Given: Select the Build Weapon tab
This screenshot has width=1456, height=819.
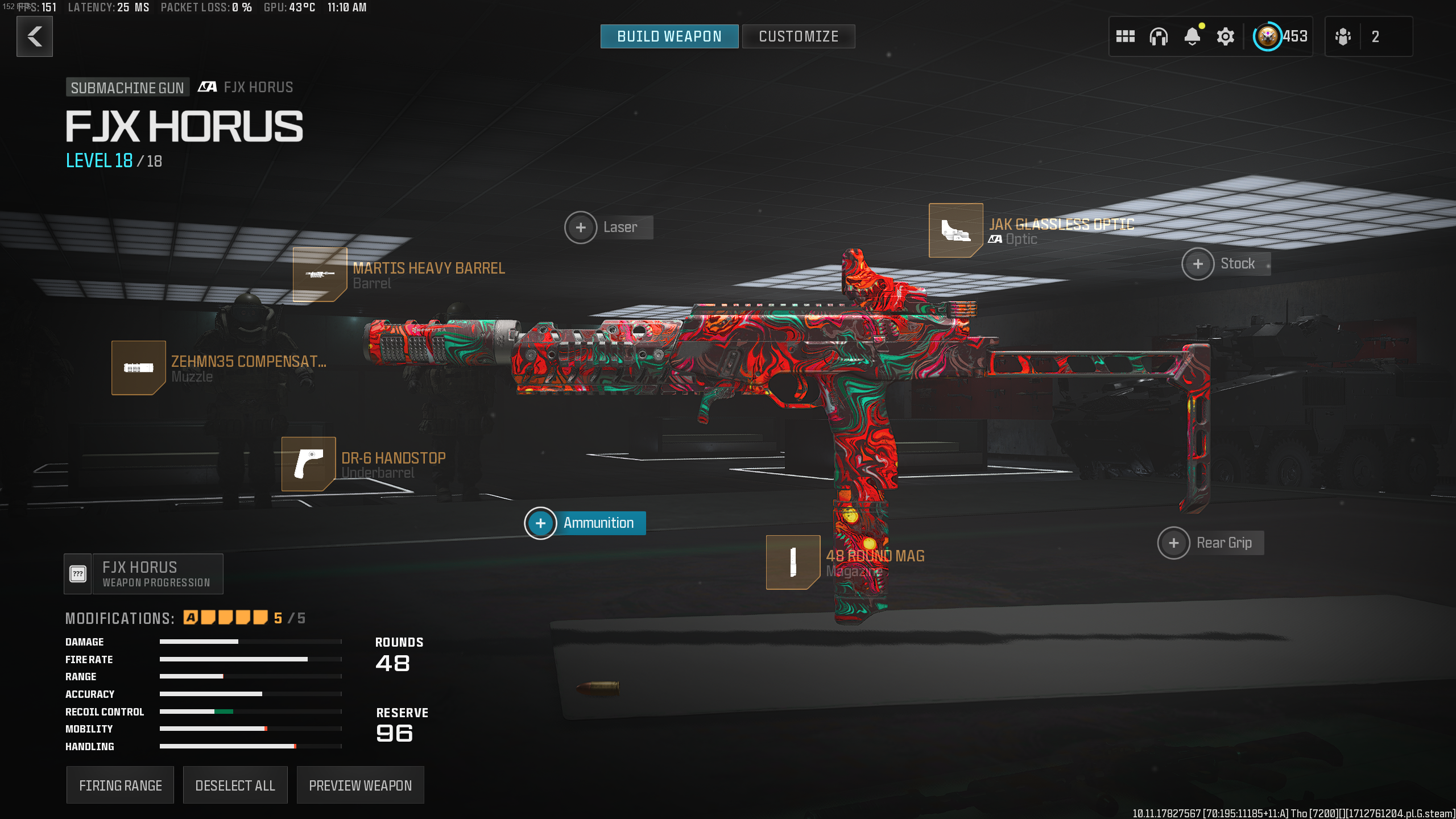Looking at the screenshot, I should (x=669, y=37).
